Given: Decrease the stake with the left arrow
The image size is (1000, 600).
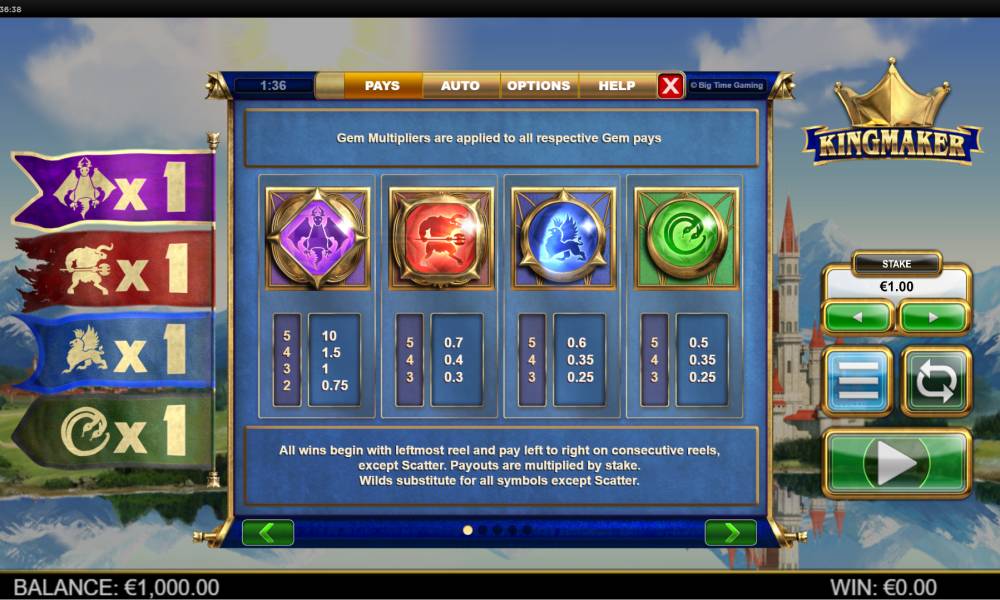Looking at the screenshot, I should coord(857,317).
